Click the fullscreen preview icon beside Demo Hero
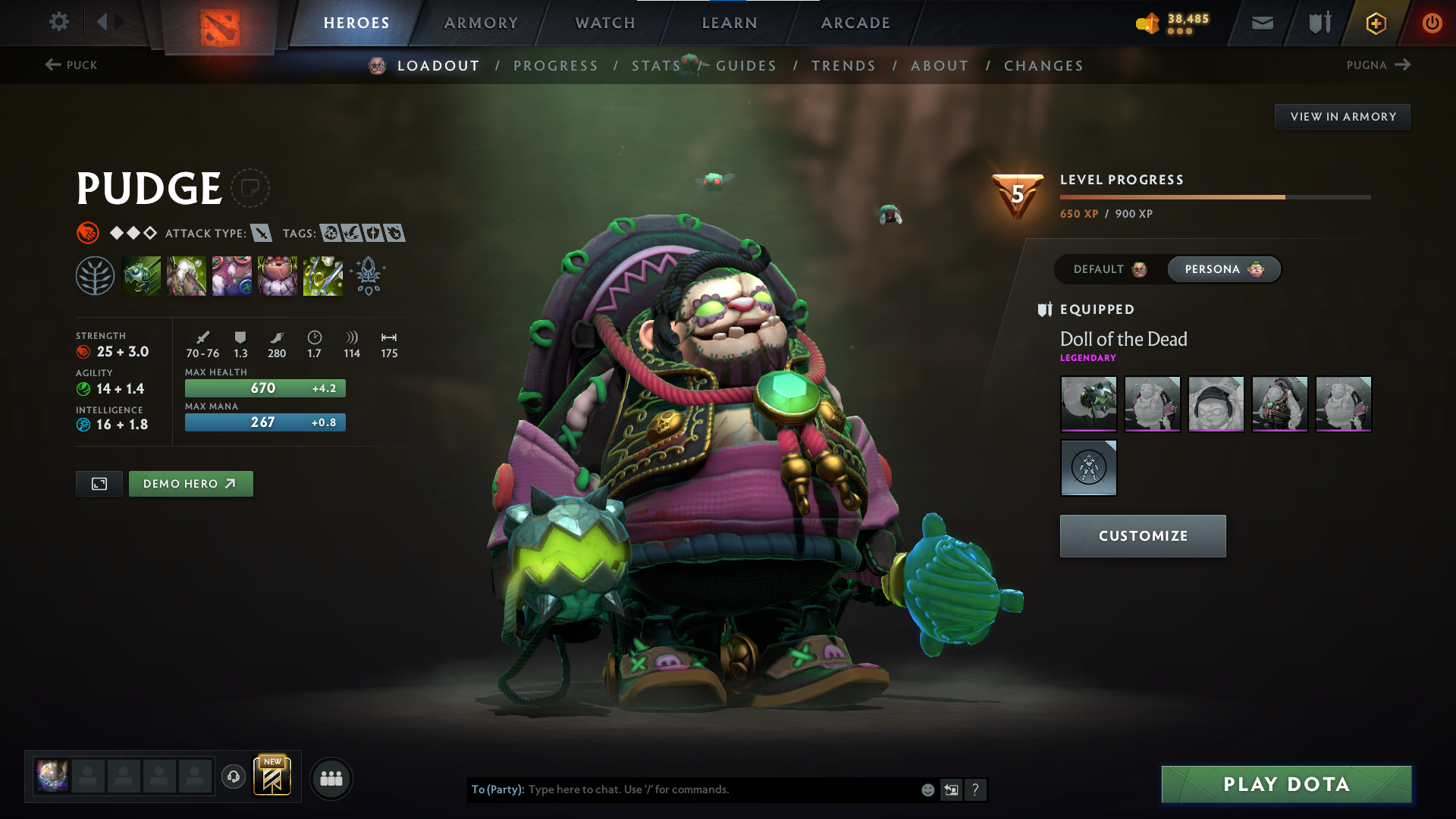 click(x=99, y=483)
